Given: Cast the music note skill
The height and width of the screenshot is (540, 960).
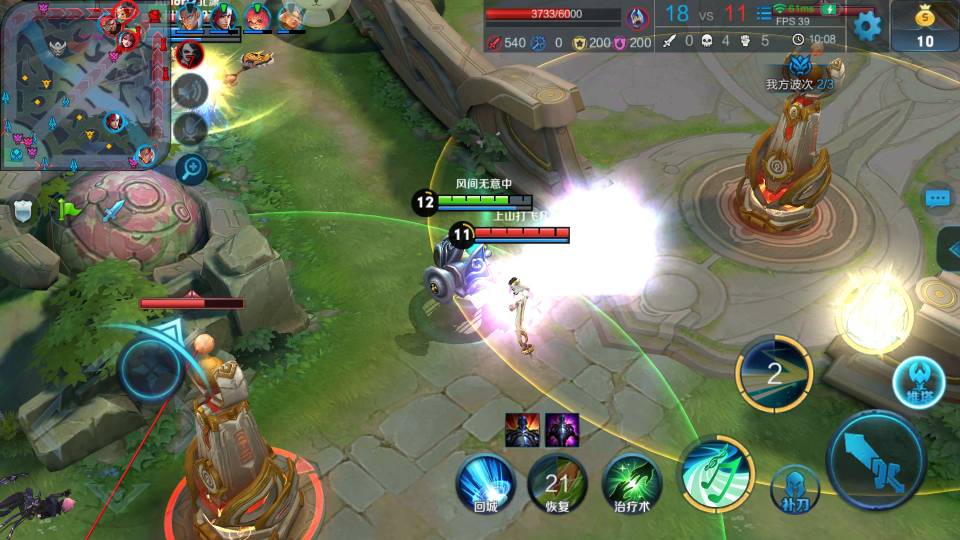Looking at the screenshot, I should click(x=716, y=473).
